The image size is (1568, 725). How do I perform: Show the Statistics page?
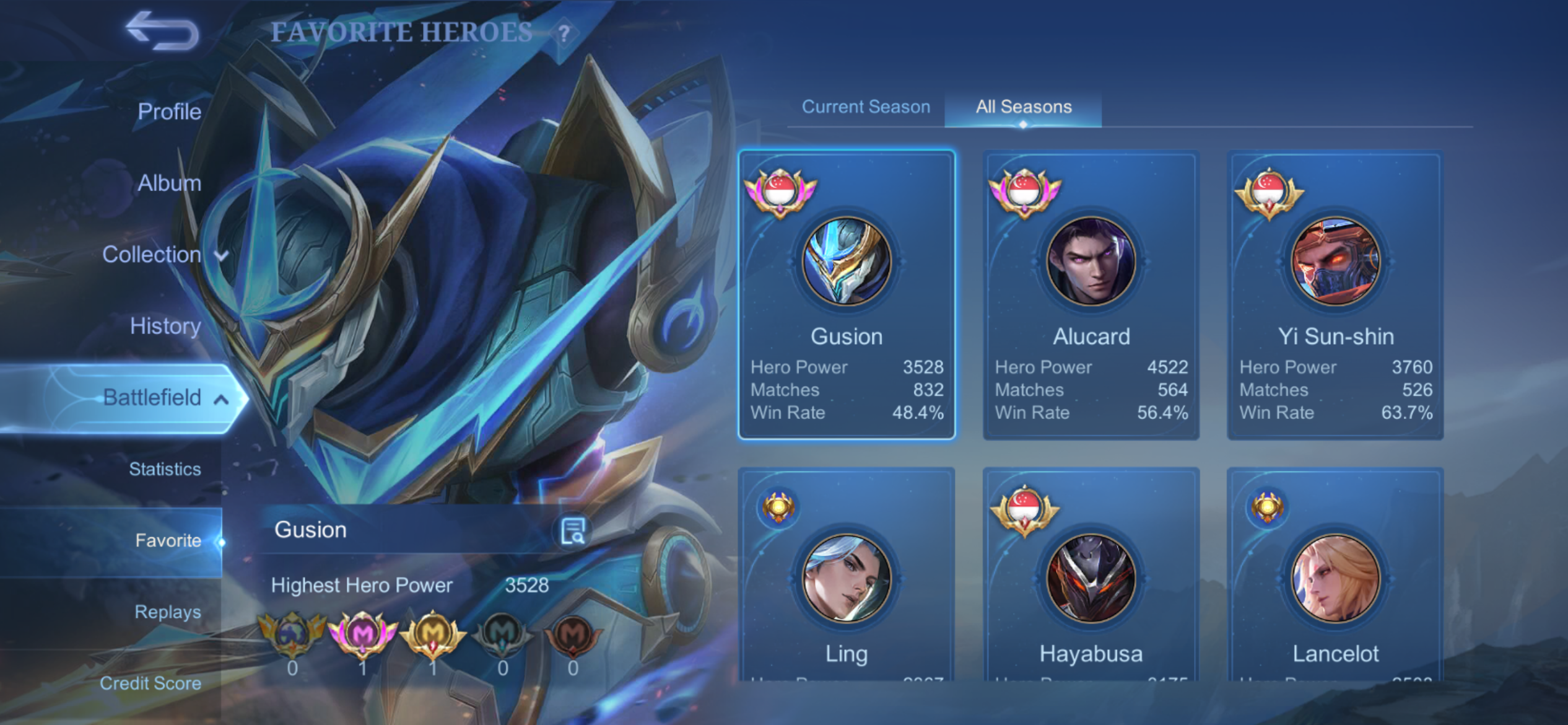165,469
